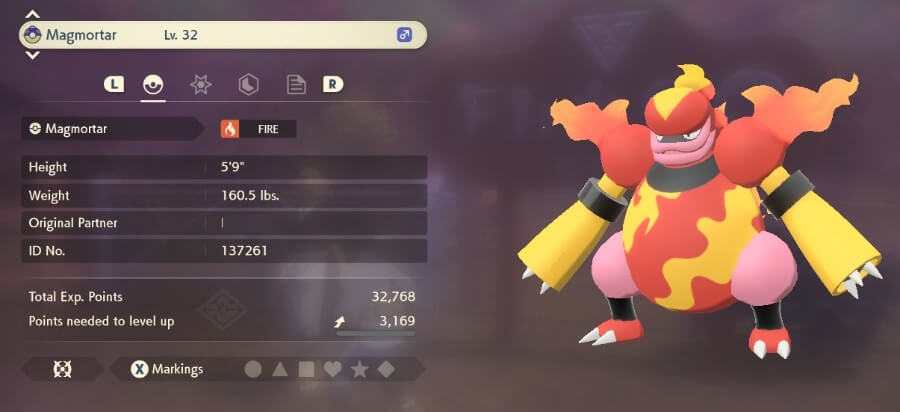Toggle the square marking
The image size is (900, 412).
click(x=307, y=370)
